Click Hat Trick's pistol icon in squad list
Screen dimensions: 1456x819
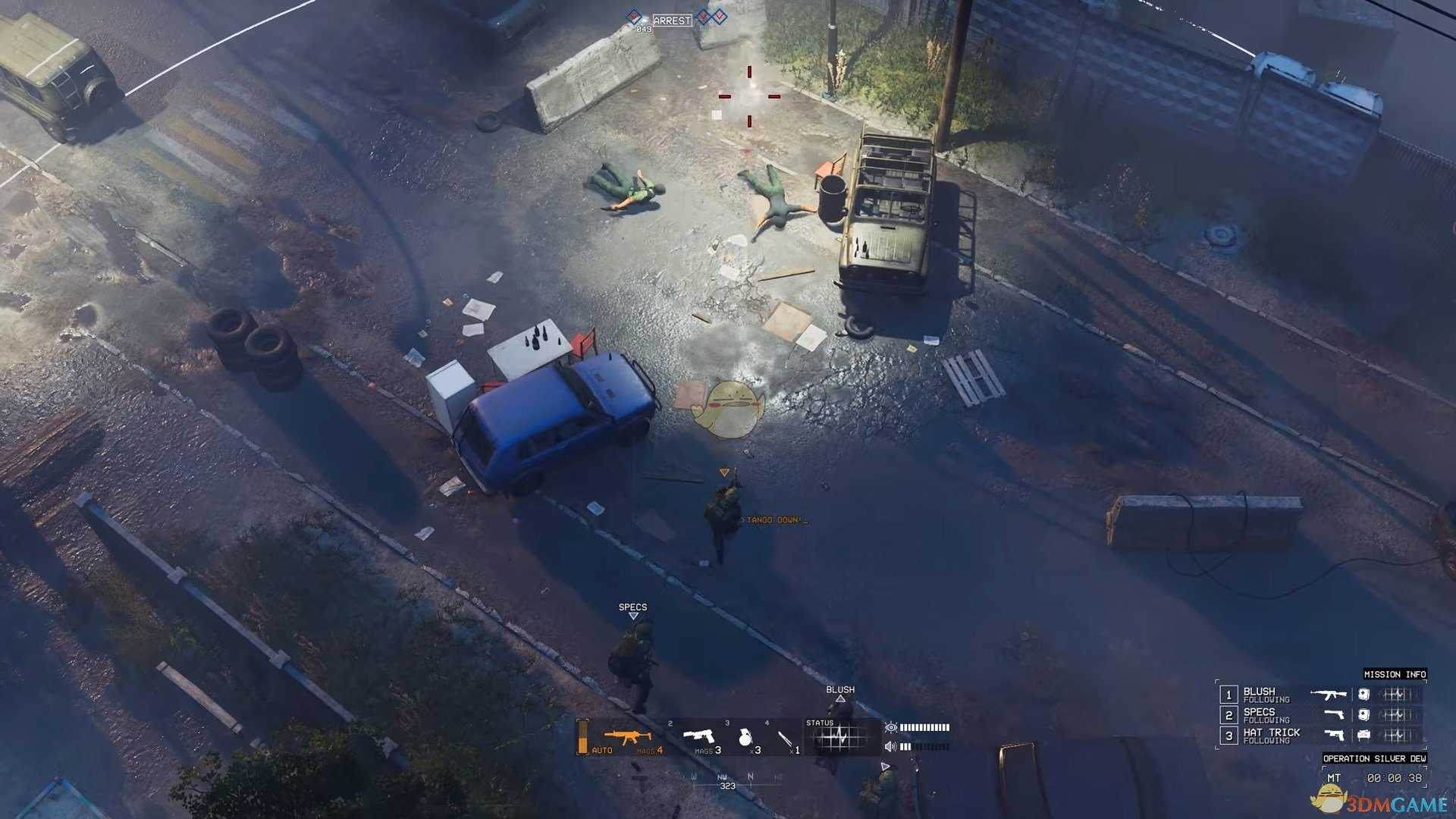[1334, 734]
